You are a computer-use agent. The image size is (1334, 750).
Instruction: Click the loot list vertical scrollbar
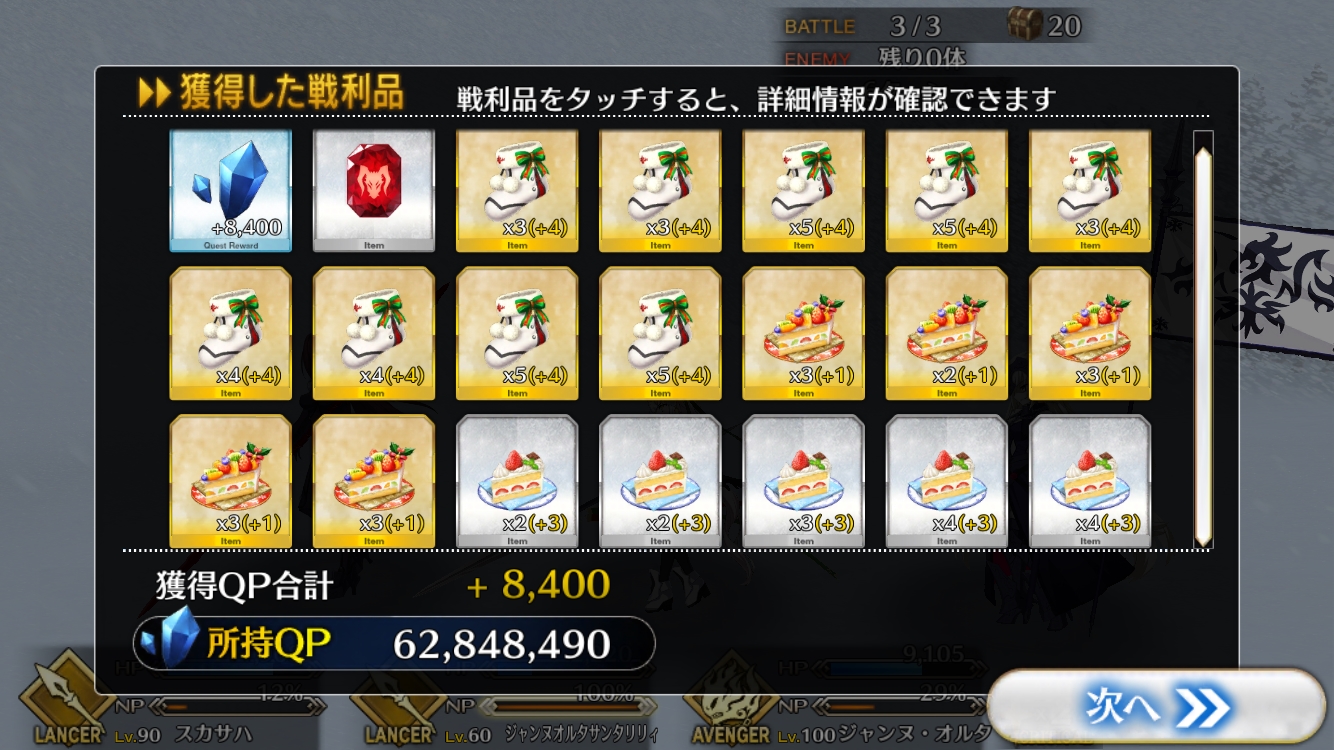tap(1203, 340)
